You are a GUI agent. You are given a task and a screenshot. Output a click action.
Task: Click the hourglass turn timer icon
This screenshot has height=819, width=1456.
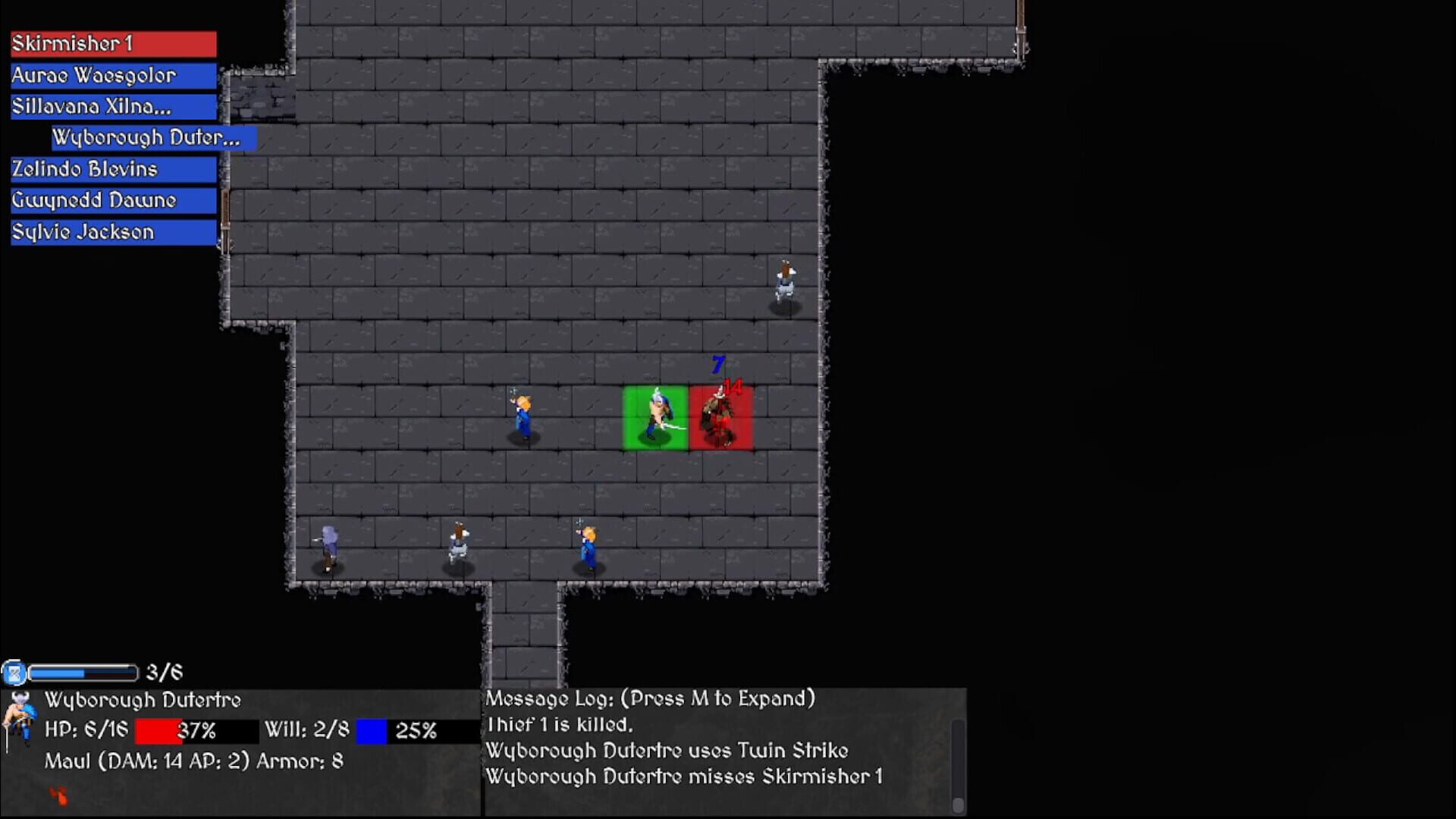[13, 672]
